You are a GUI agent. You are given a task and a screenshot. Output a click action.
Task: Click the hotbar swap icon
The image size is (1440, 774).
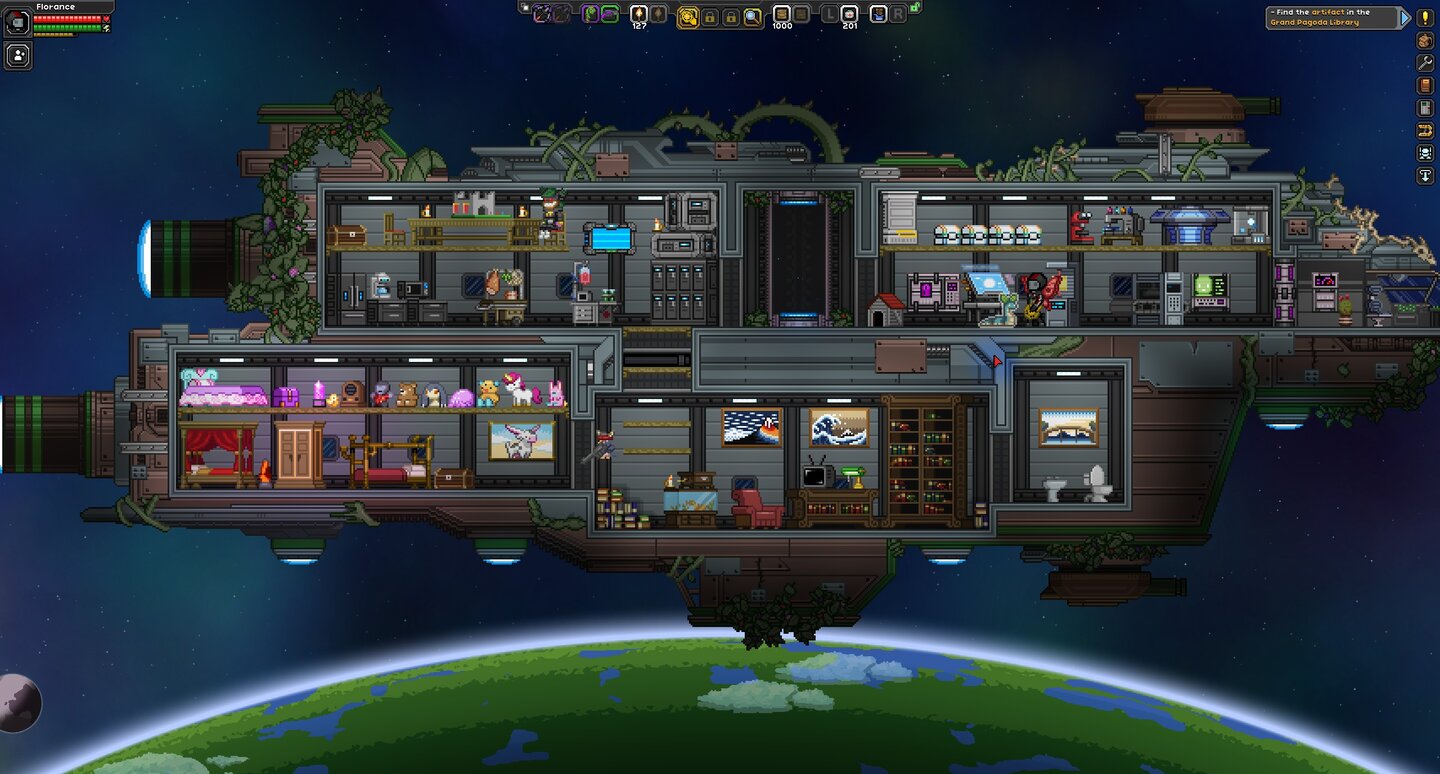tap(523, 7)
